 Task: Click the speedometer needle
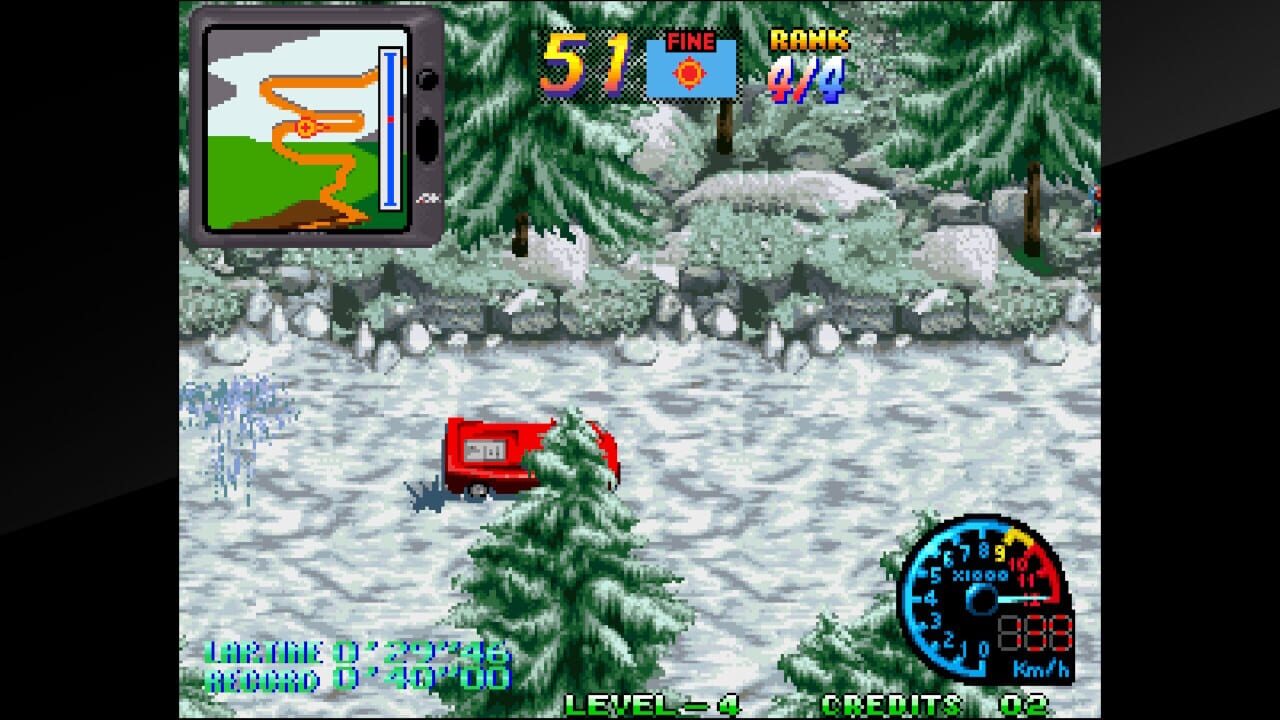tap(1022, 598)
